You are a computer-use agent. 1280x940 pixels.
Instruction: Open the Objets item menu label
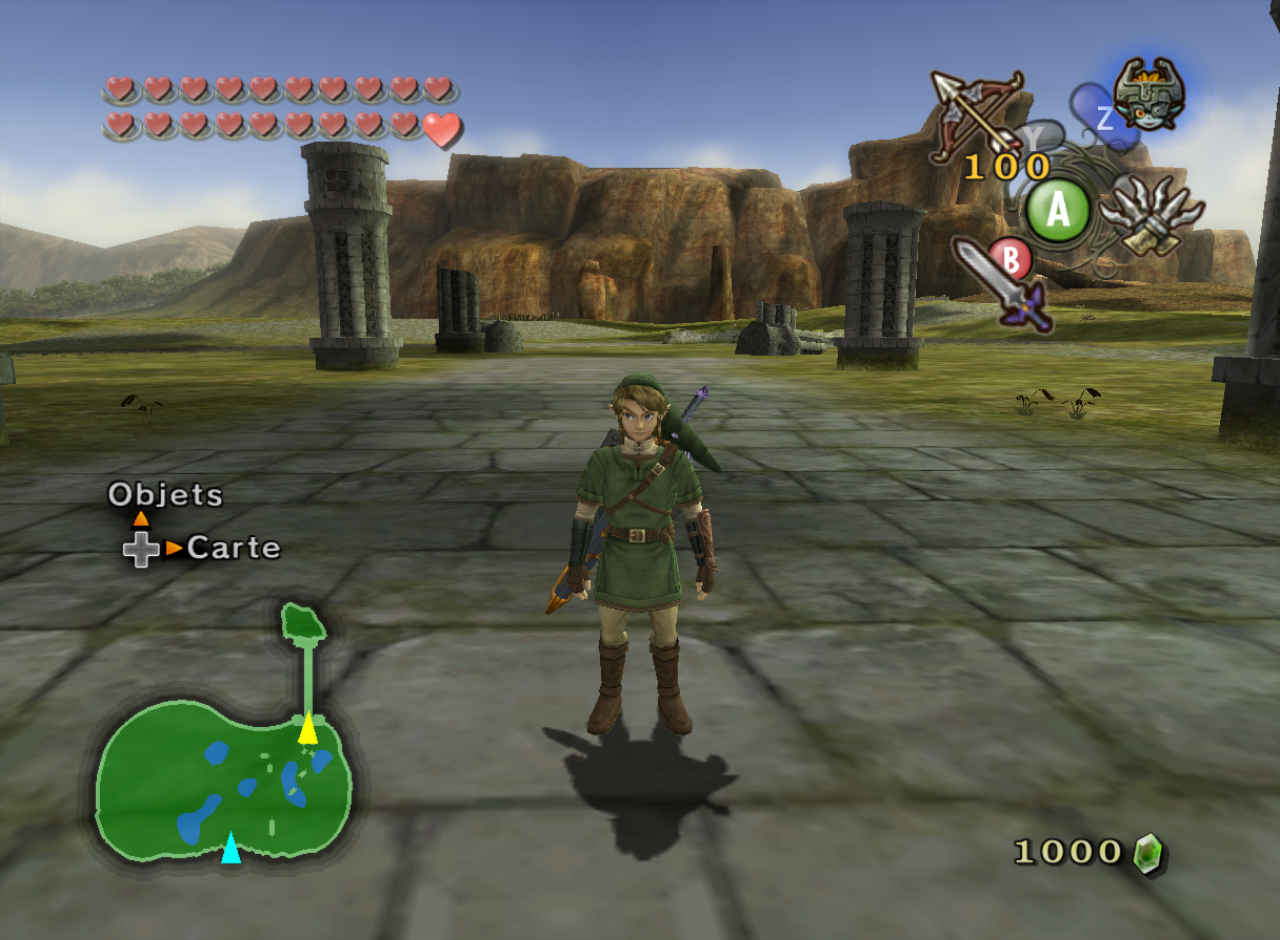165,494
